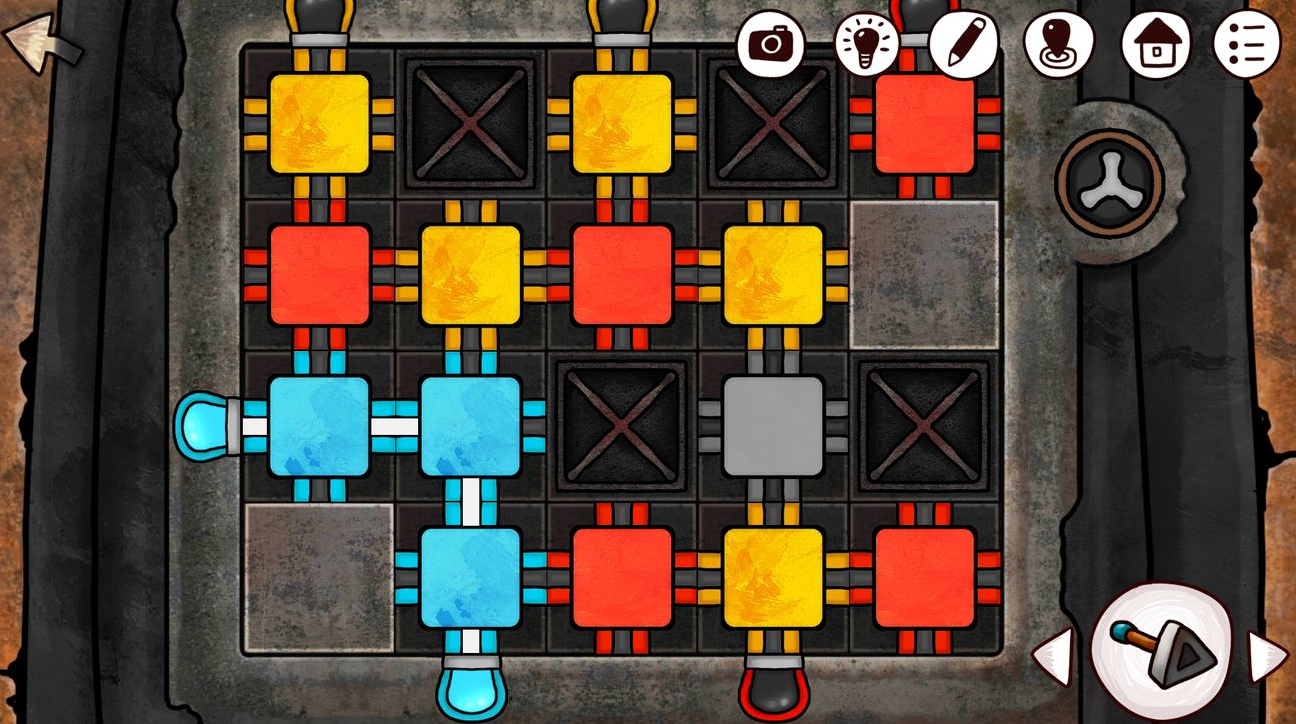Open the pencil notes tool
This screenshot has height=724, width=1296.
click(963, 43)
